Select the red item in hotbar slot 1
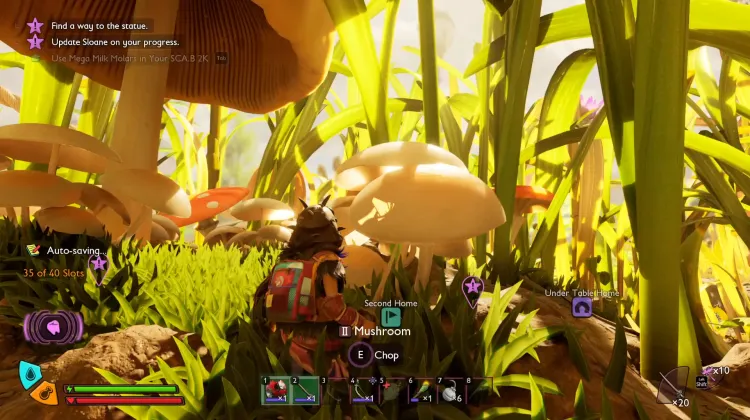Viewport: 750px width, 420px height. (276, 391)
